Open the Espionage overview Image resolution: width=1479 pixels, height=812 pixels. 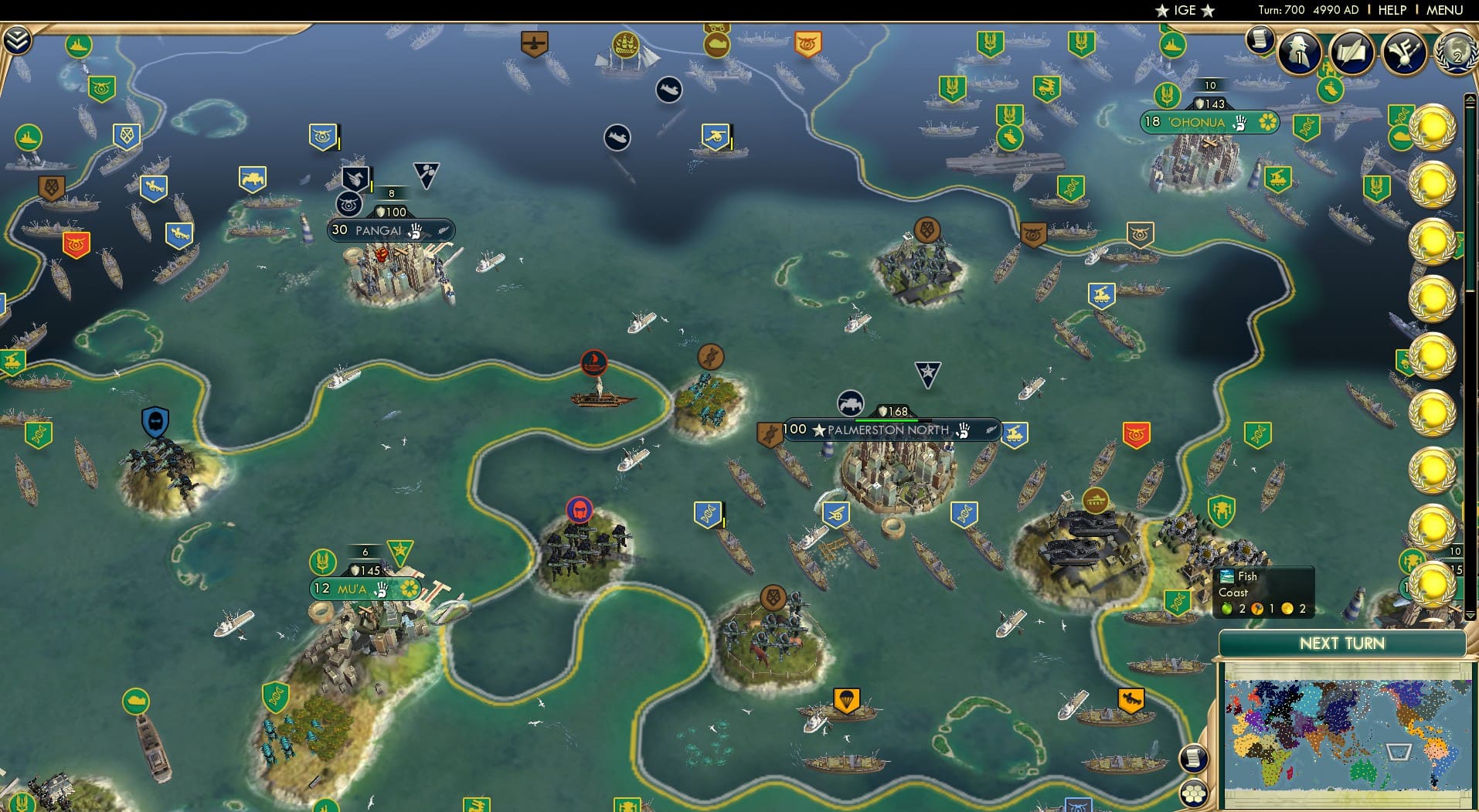coord(1299,53)
